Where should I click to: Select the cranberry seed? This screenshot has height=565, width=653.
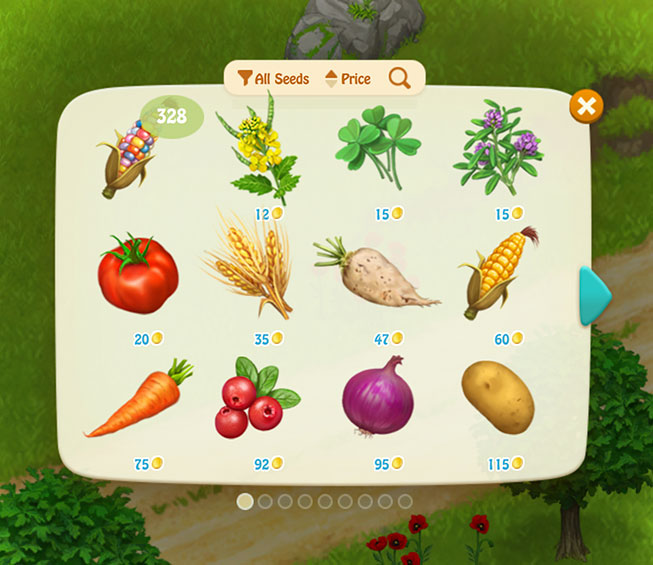click(x=255, y=398)
